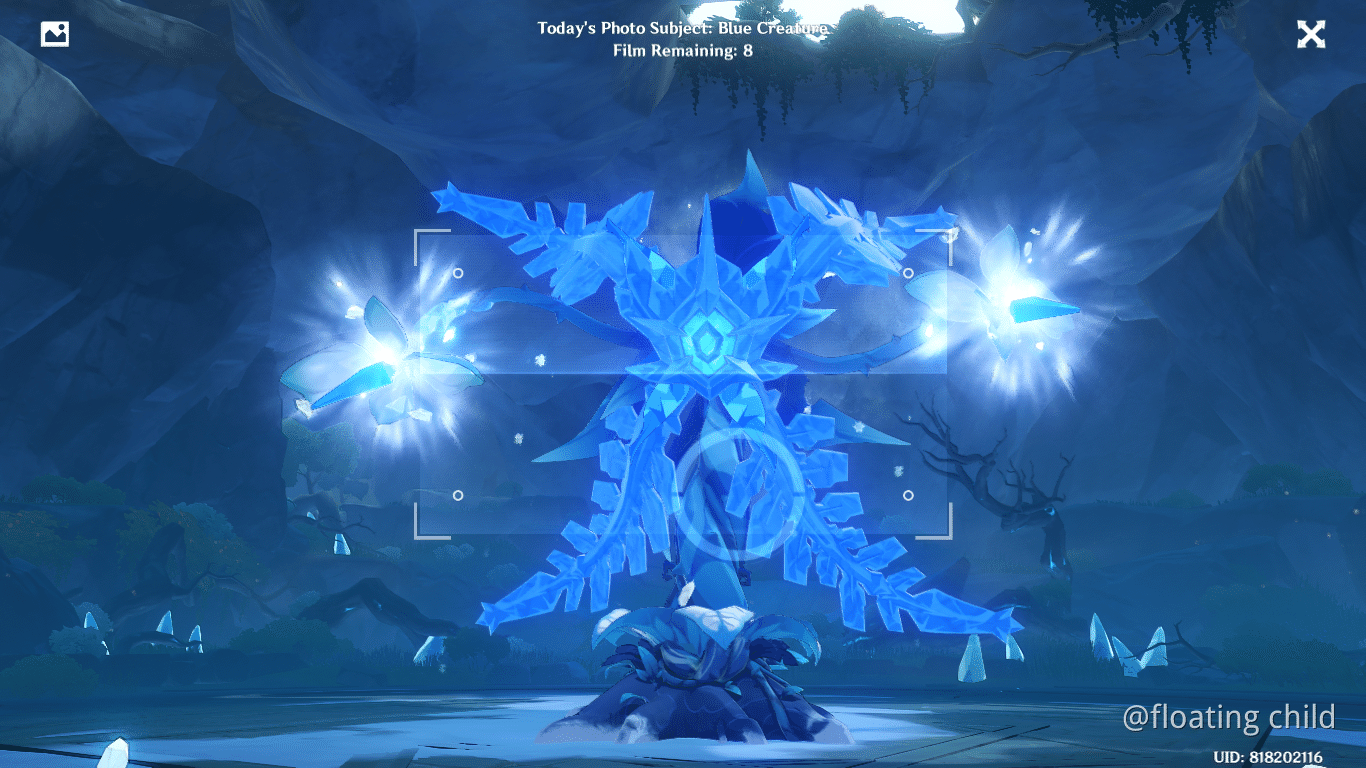Click the exit camera X icon
This screenshot has height=768, width=1366.
tap(1311, 35)
